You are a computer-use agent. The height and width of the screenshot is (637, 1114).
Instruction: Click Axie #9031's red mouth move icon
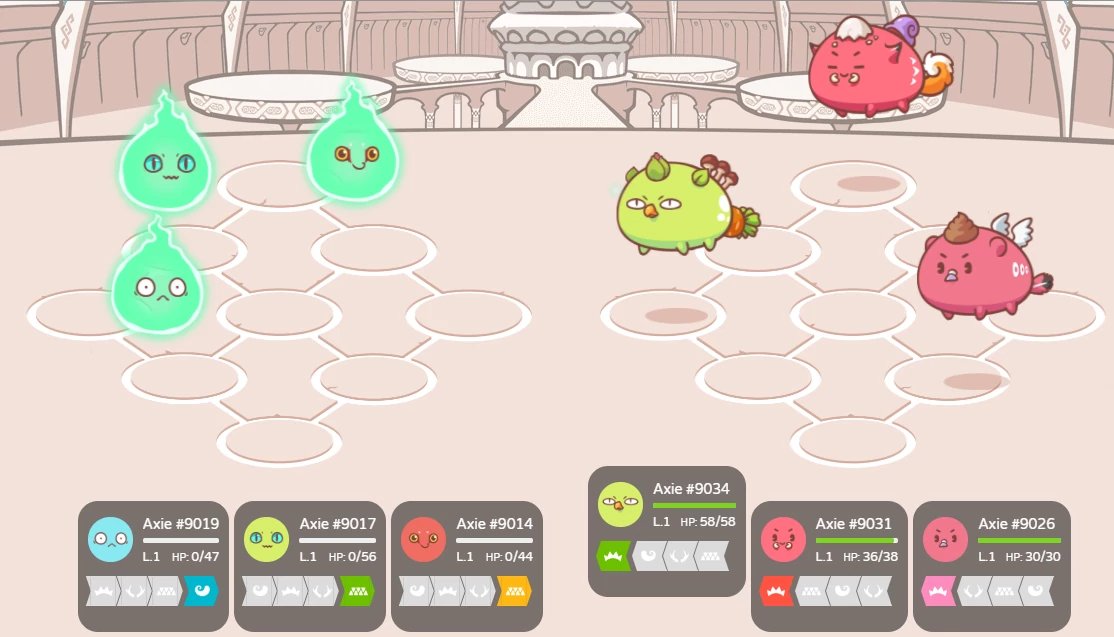776,591
